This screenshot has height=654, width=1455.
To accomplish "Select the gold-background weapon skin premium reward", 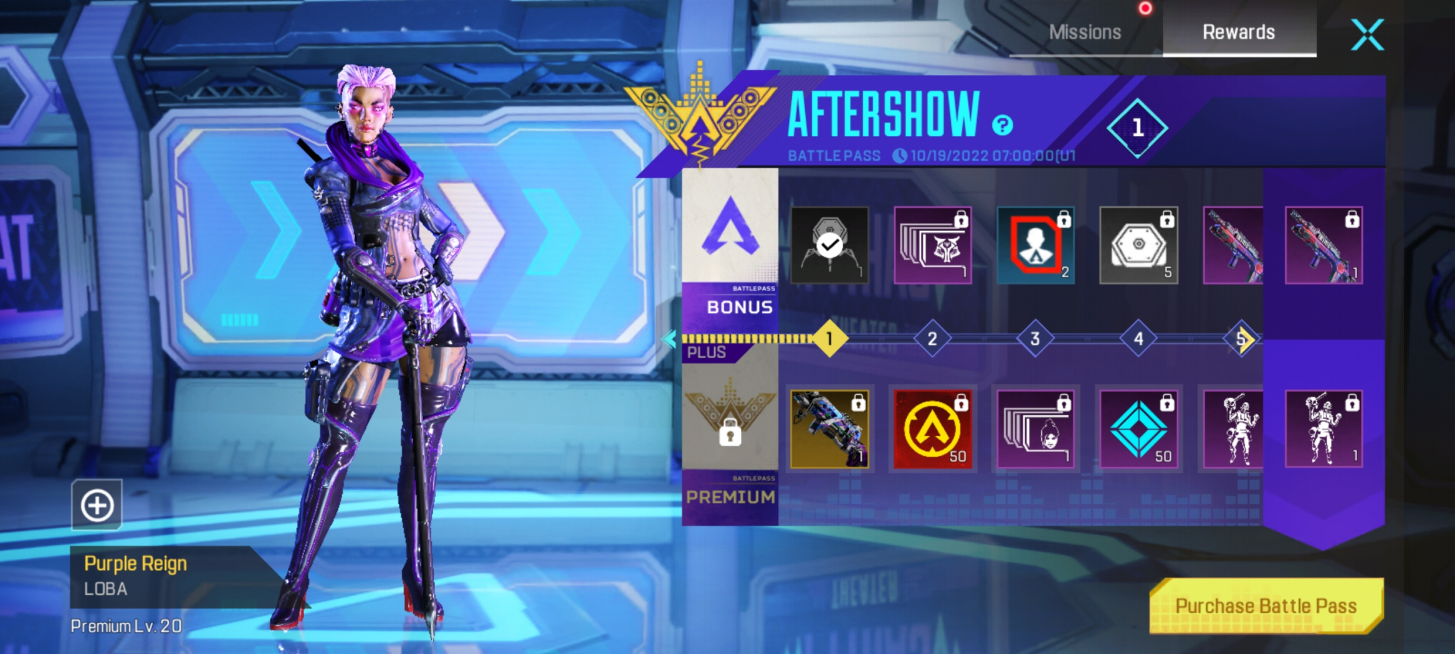I will (829, 429).
